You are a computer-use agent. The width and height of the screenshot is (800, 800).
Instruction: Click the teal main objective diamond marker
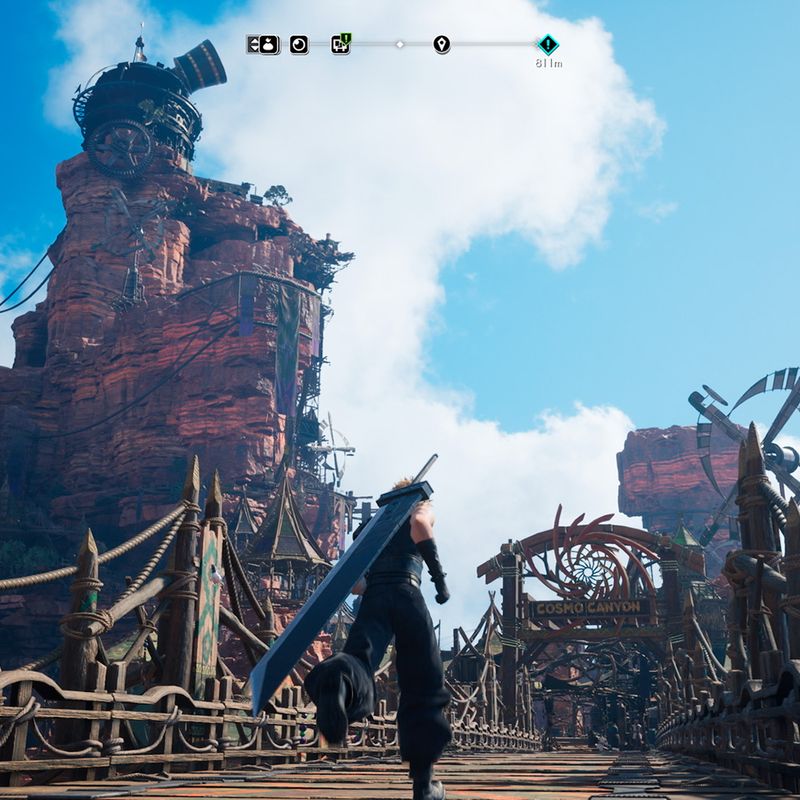(x=548, y=44)
